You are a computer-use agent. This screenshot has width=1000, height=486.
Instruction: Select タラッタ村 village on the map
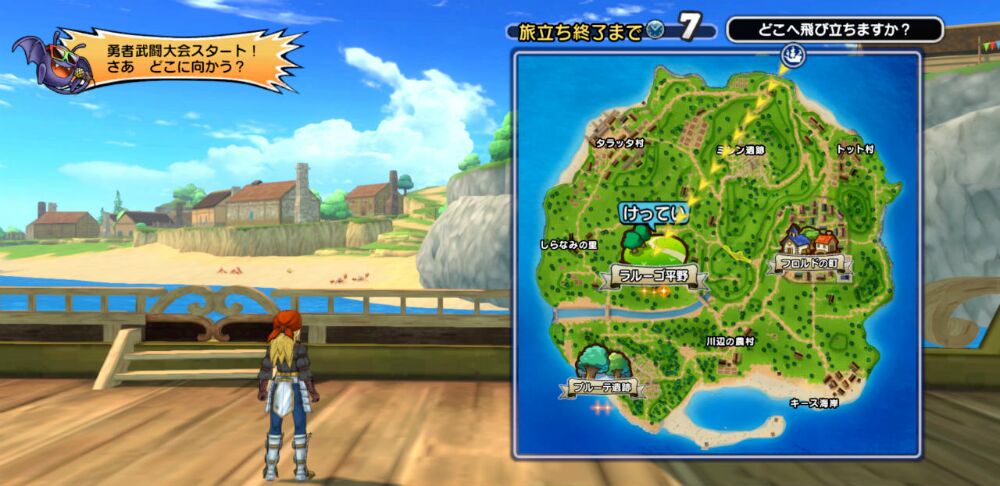click(619, 144)
